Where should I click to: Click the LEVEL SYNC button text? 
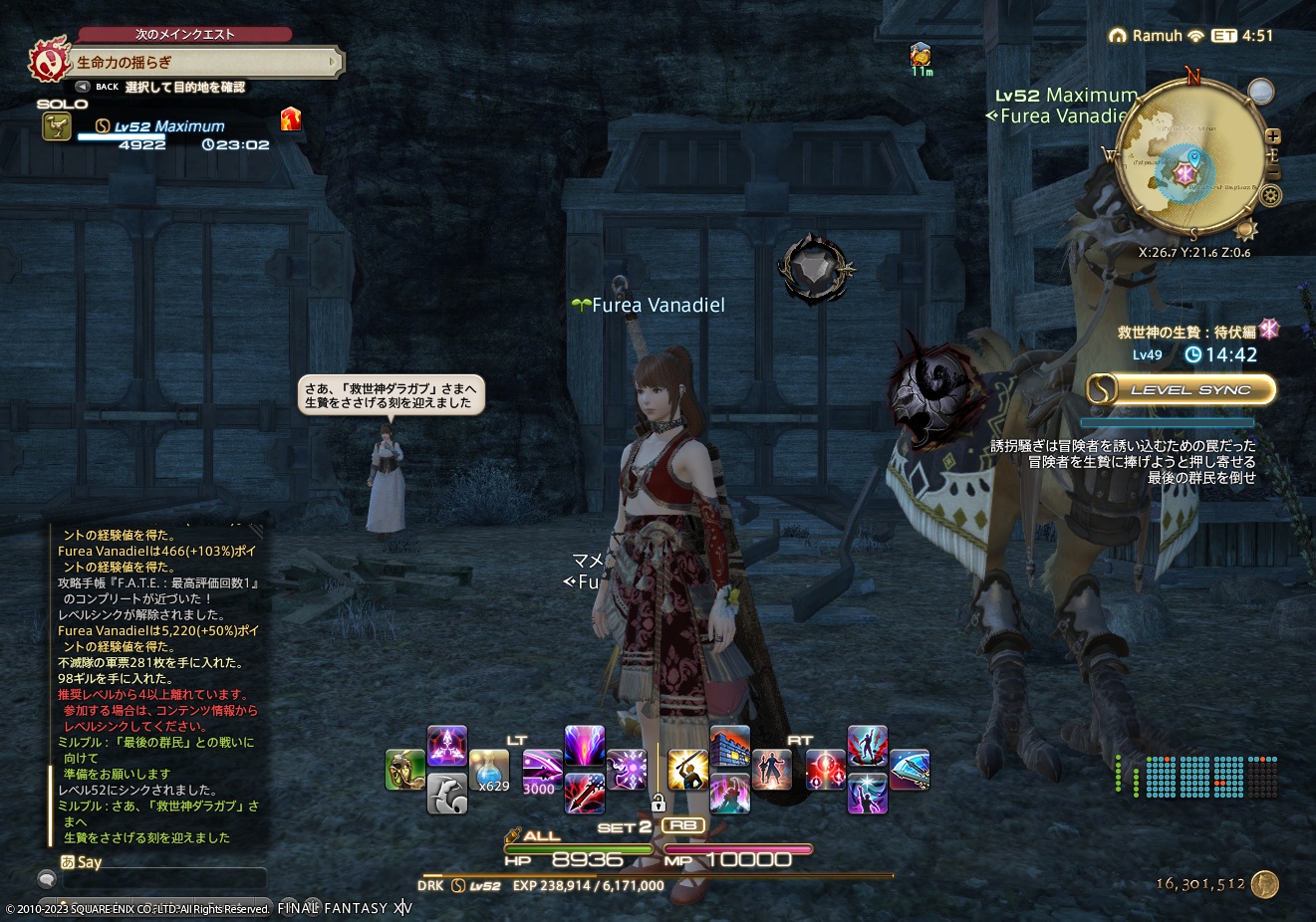pos(1192,389)
